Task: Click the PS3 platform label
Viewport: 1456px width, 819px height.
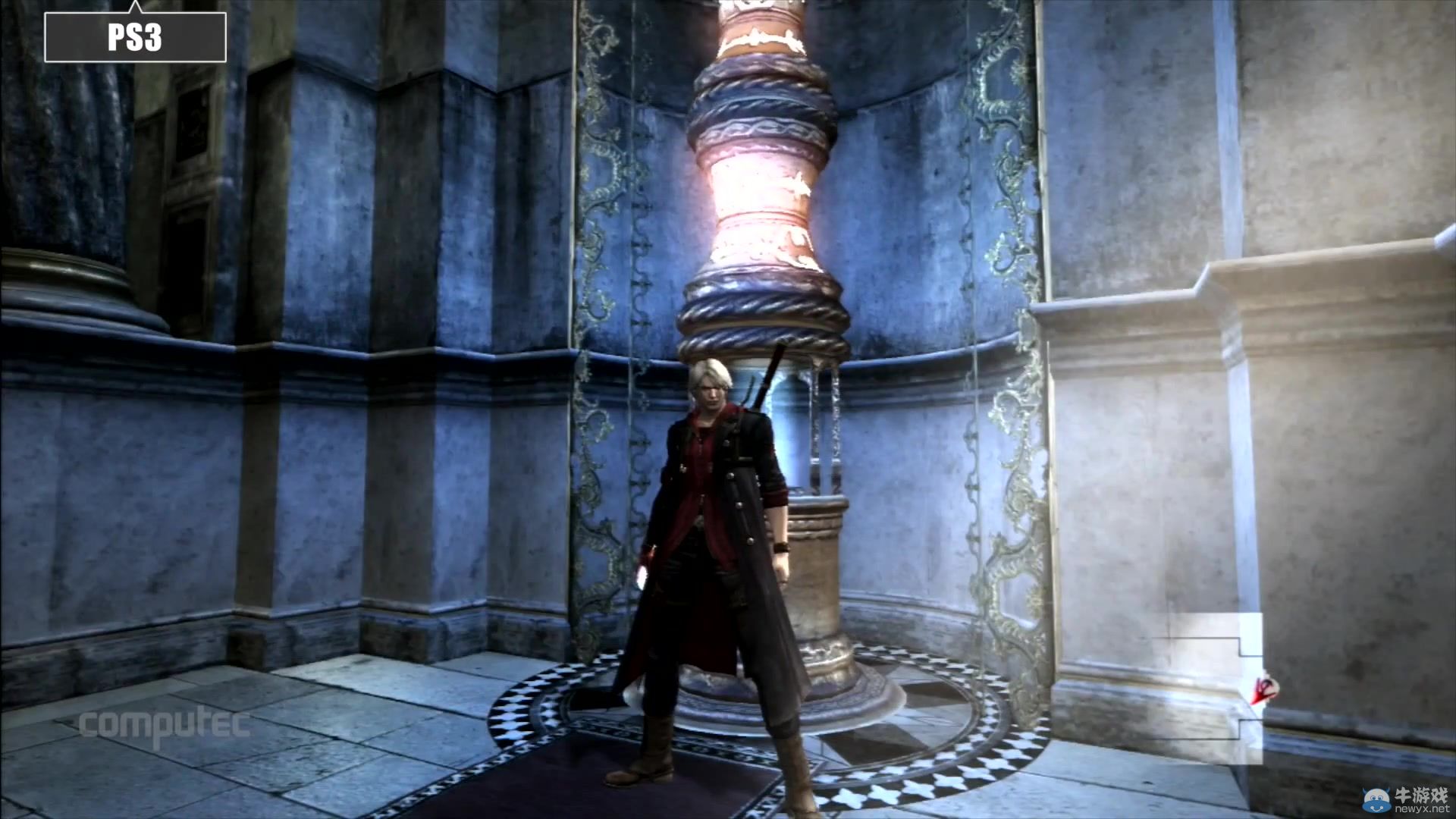Action: tap(135, 37)
